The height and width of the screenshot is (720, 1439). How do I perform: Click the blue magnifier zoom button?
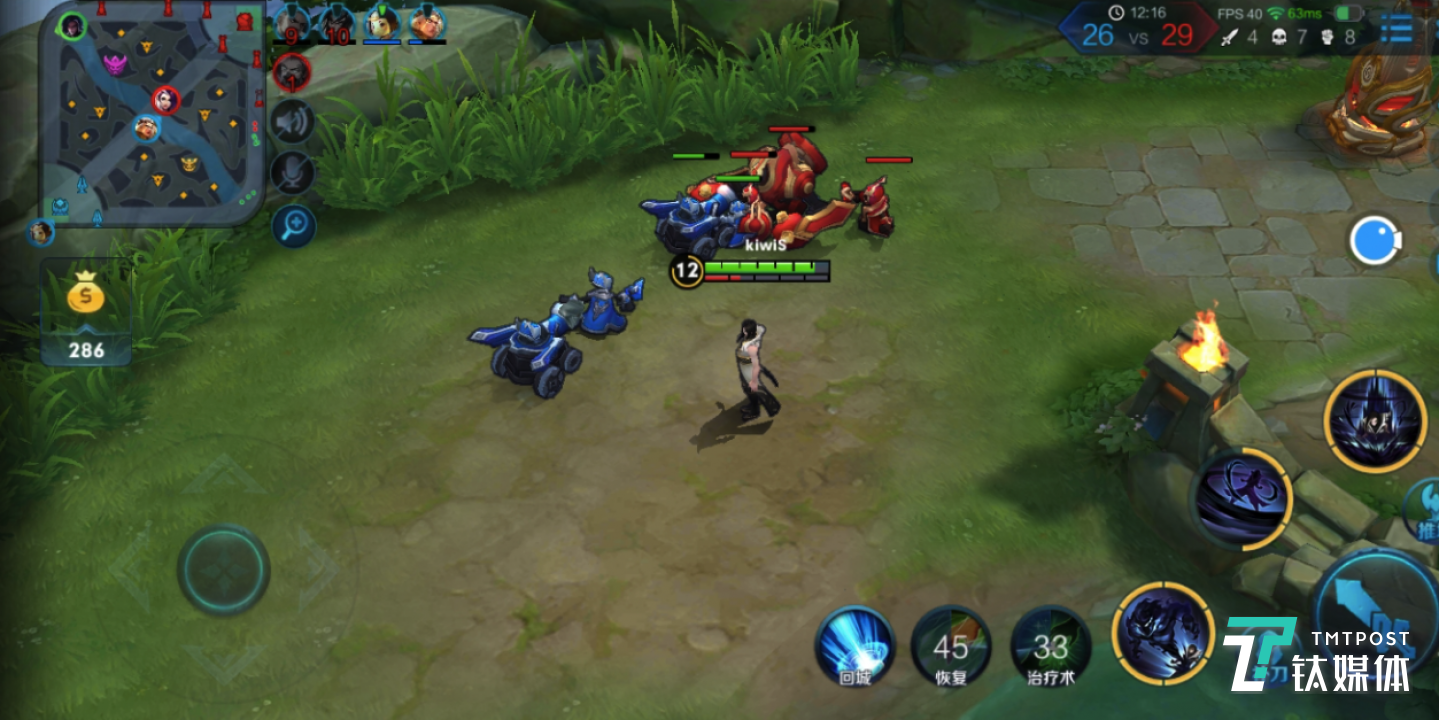(x=293, y=226)
